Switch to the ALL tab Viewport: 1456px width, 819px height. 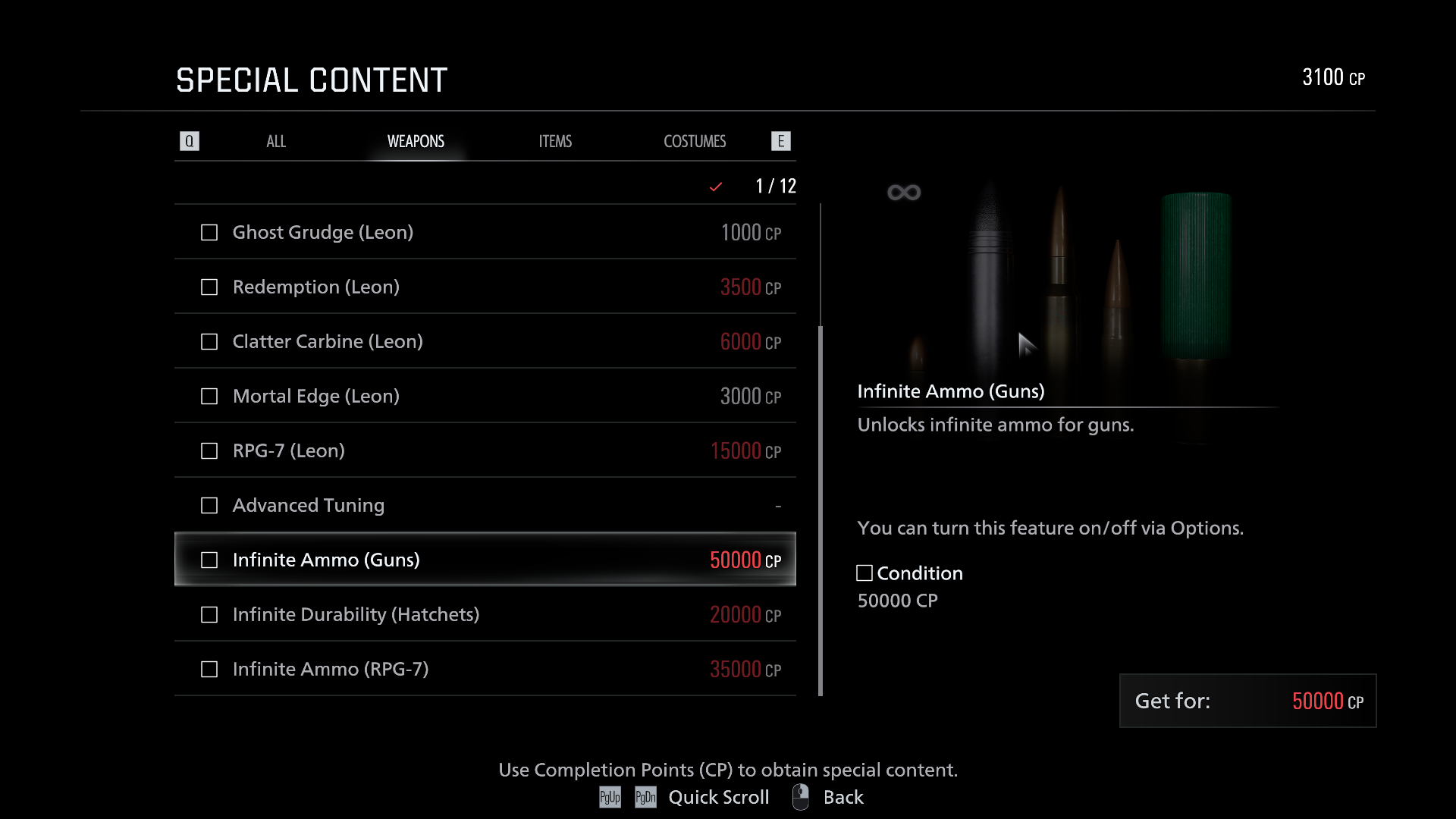(x=276, y=142)
